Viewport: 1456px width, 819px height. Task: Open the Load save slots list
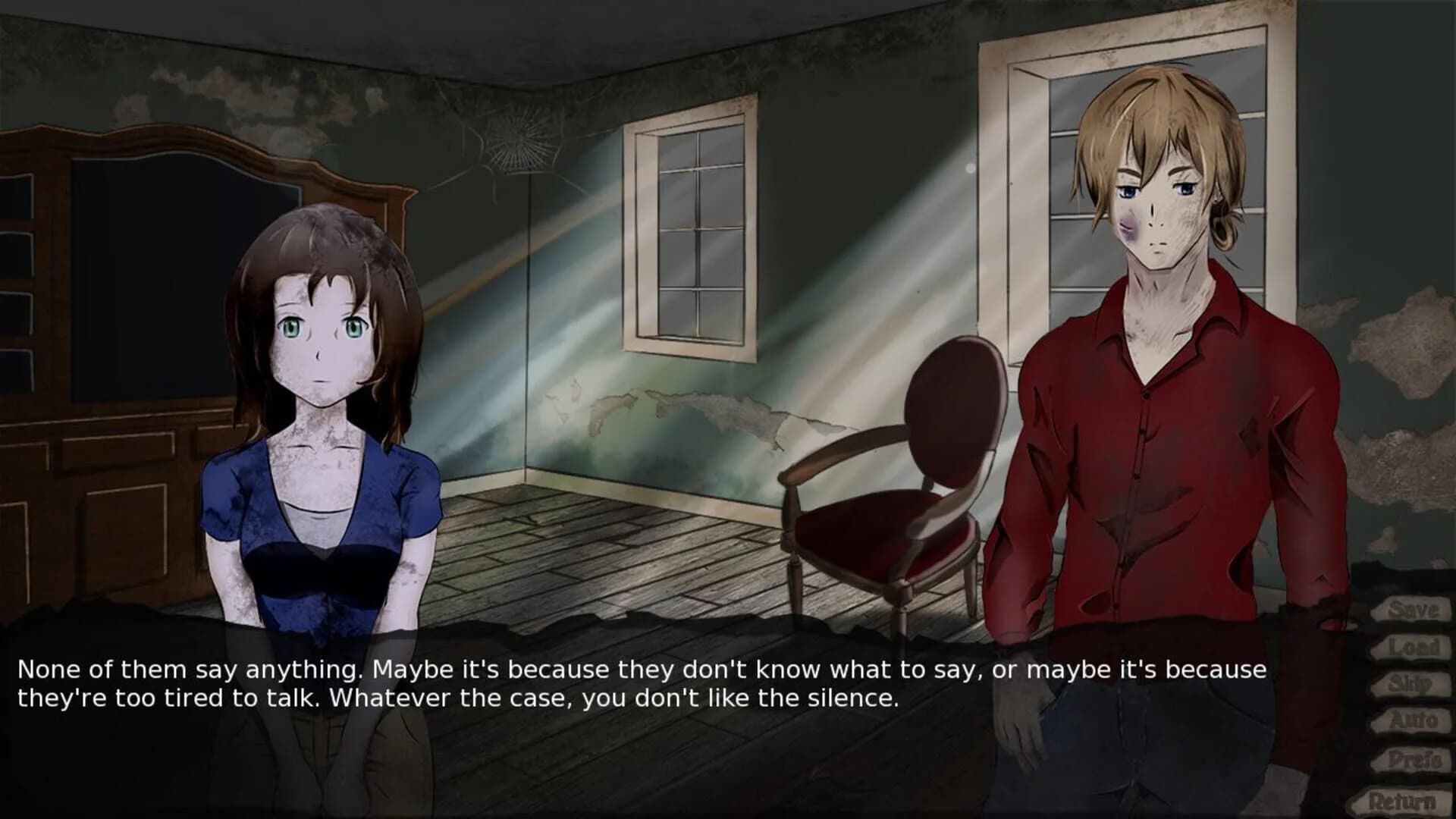1412,646
